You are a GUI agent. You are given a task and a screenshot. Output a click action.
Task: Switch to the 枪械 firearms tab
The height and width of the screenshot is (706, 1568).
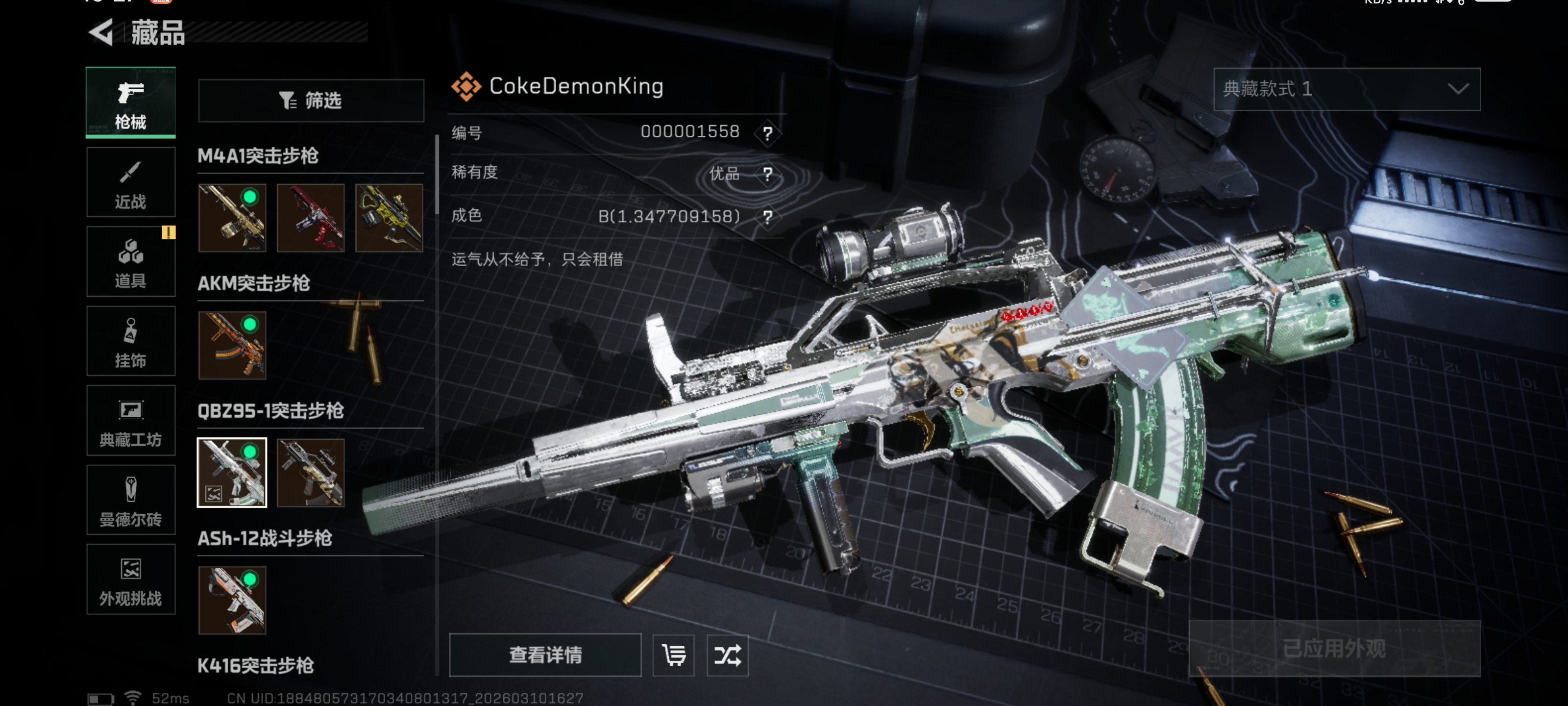[x=131, y=102]
